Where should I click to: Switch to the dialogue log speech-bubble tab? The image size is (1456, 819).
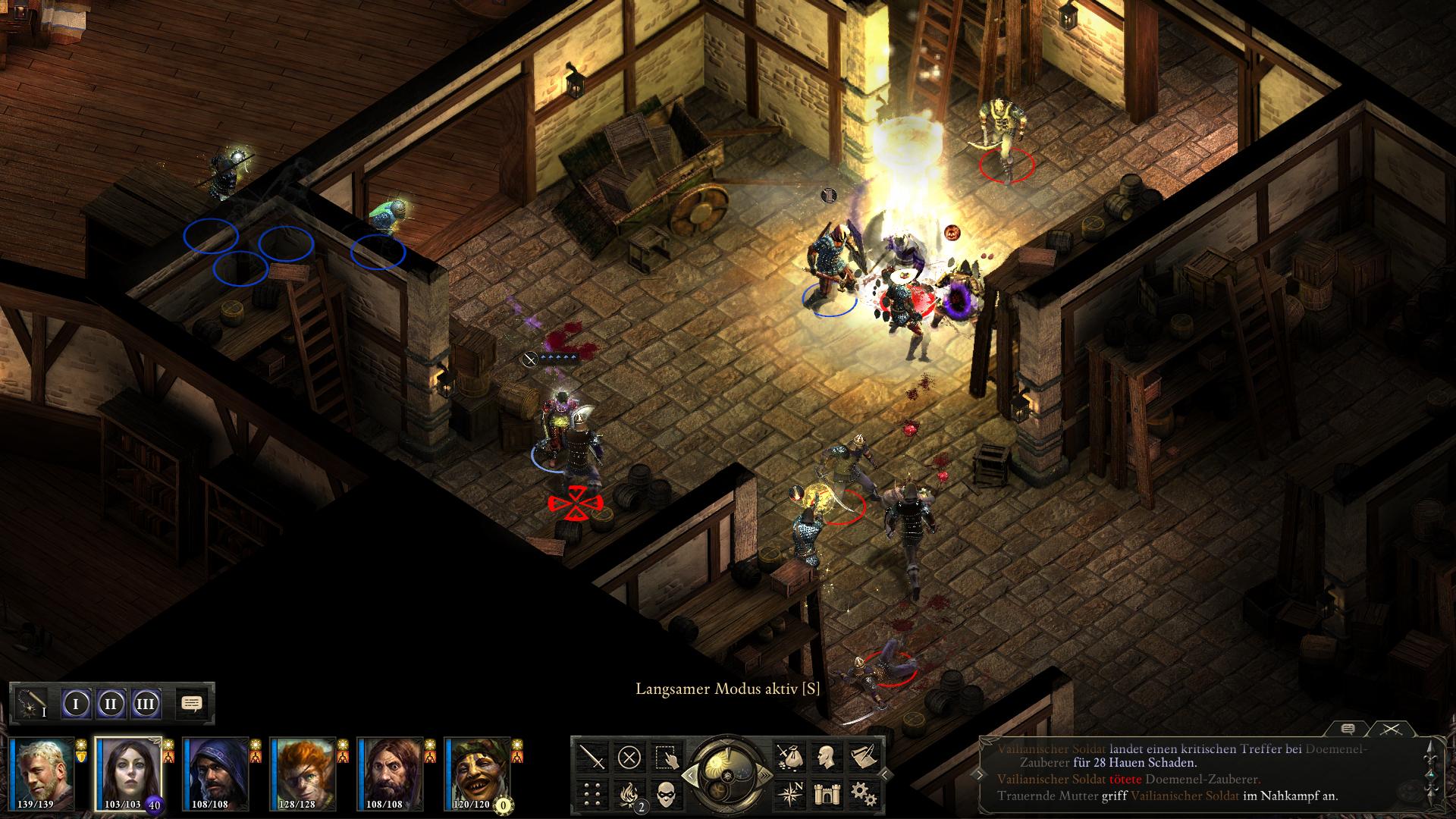pyautogui.click(x=1348, y=729)
